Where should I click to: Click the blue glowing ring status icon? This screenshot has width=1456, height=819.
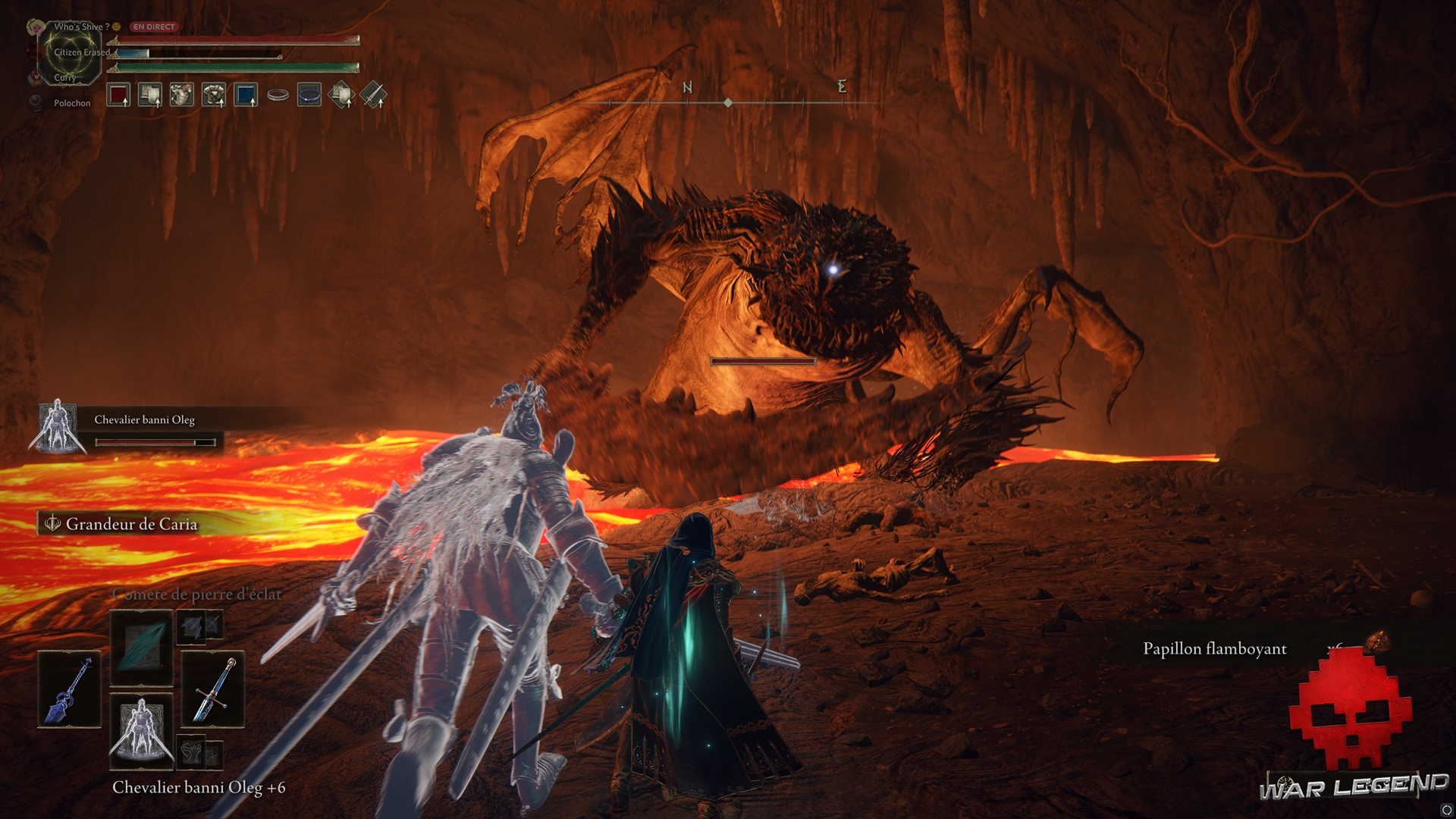pos(309,95)
